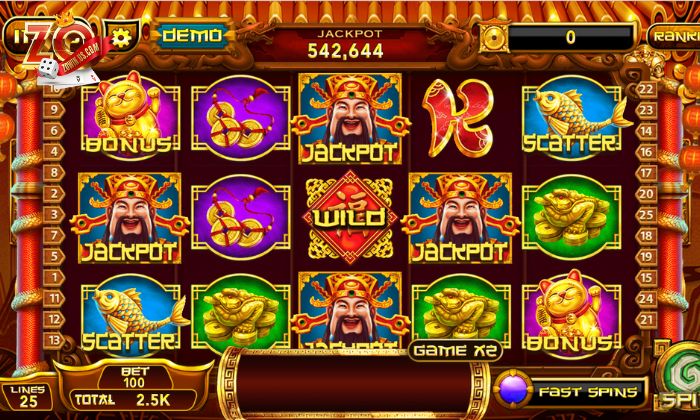
Task: Open the gear settings menu
Action: click(x=122, y=37)
